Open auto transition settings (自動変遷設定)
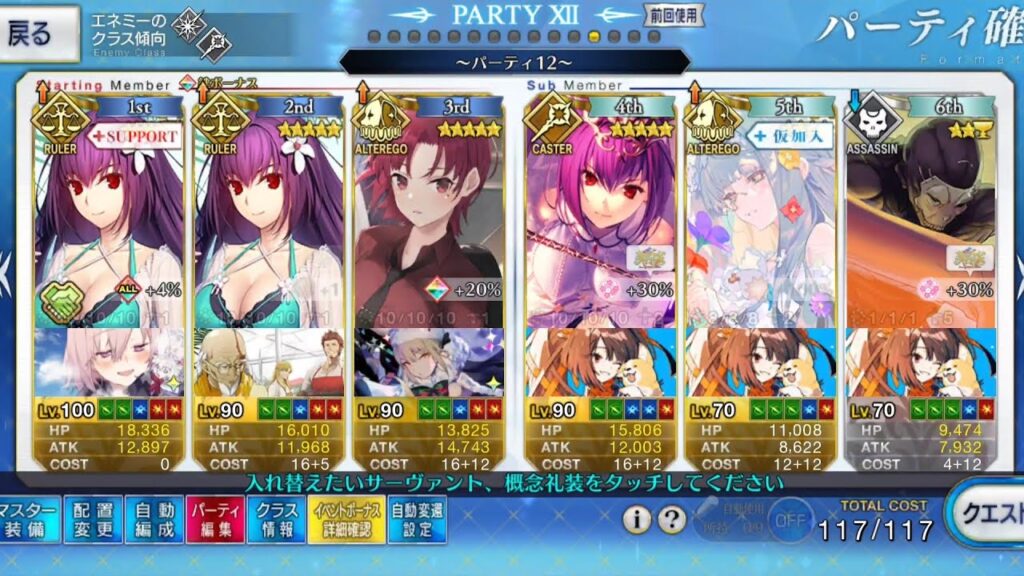The height and width of the screenshot is (576, 1024). point(417,520)
